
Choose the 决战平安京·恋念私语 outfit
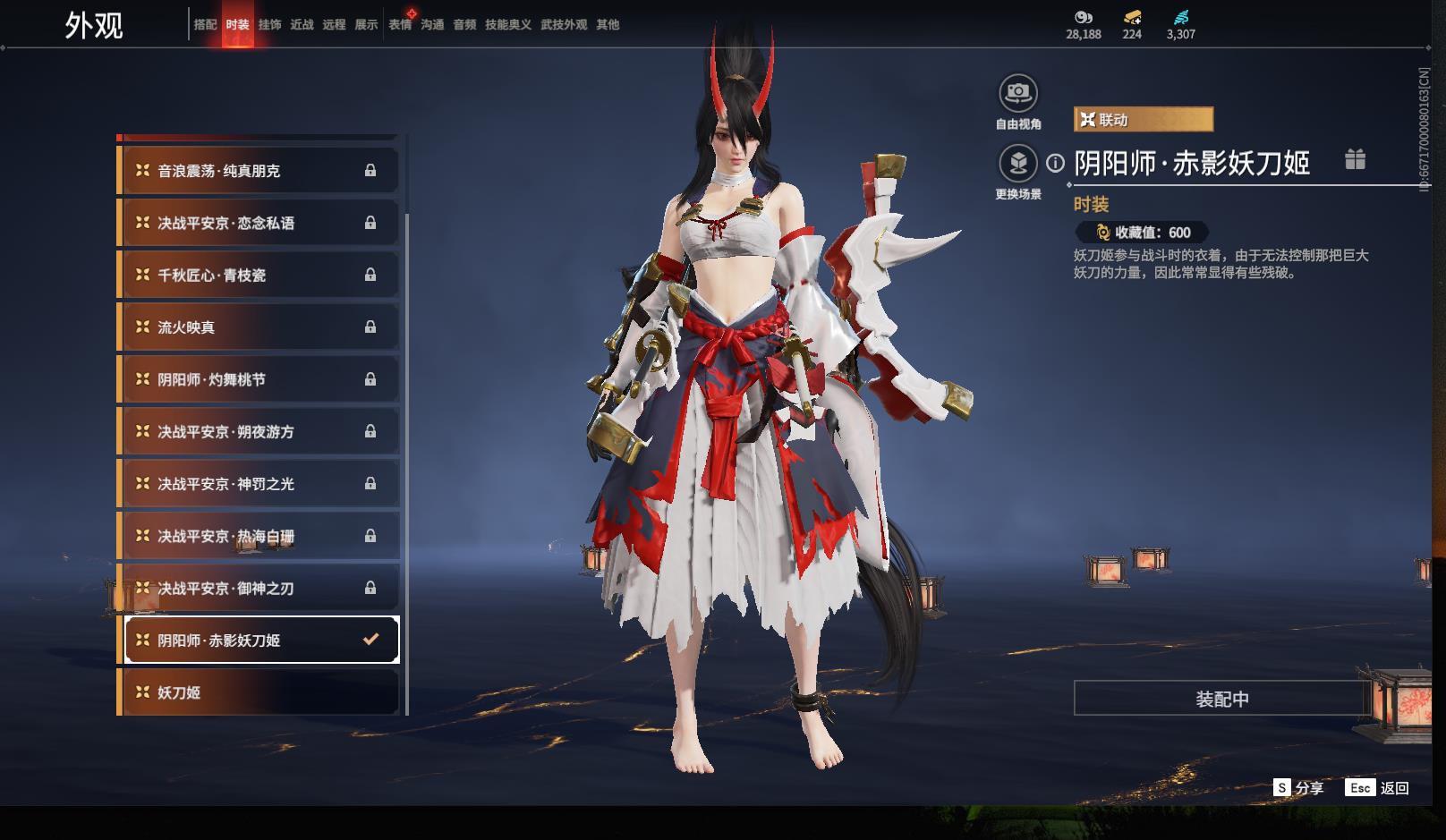pyautogui.click(x=259, y=223)
